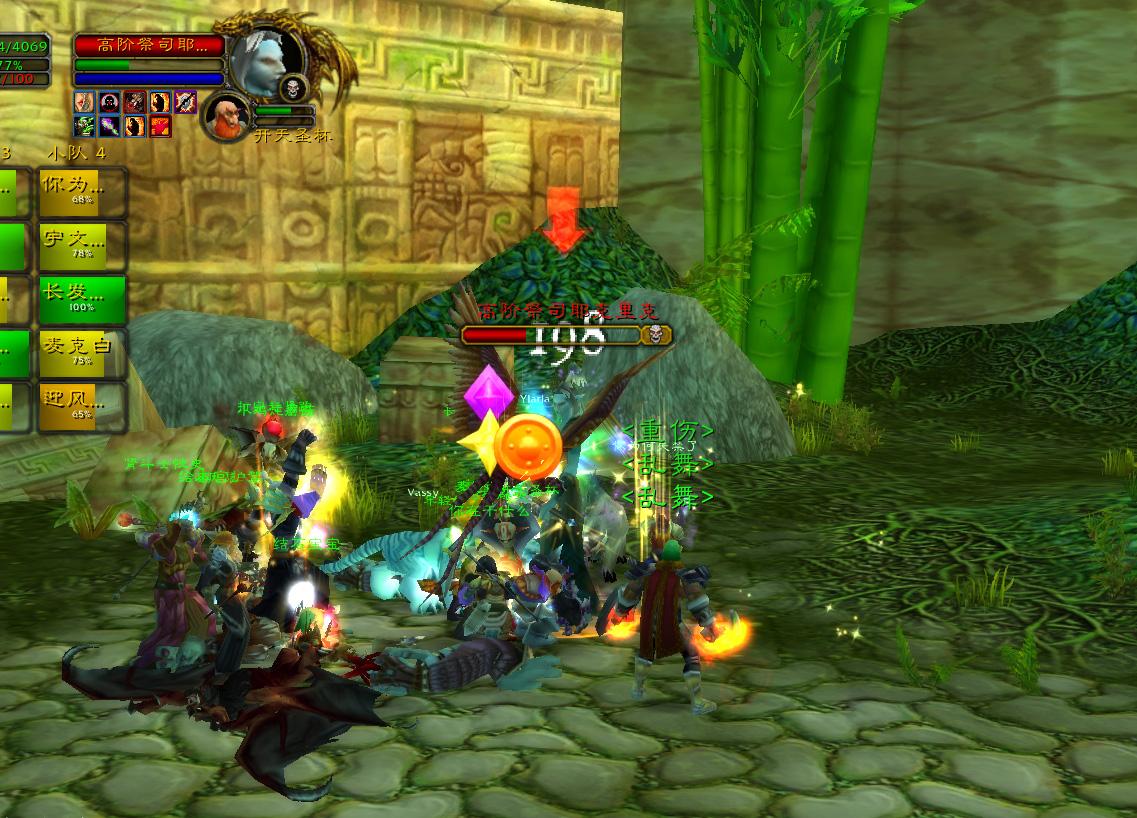Target raid member 长发 at 100%

(83, 299)
